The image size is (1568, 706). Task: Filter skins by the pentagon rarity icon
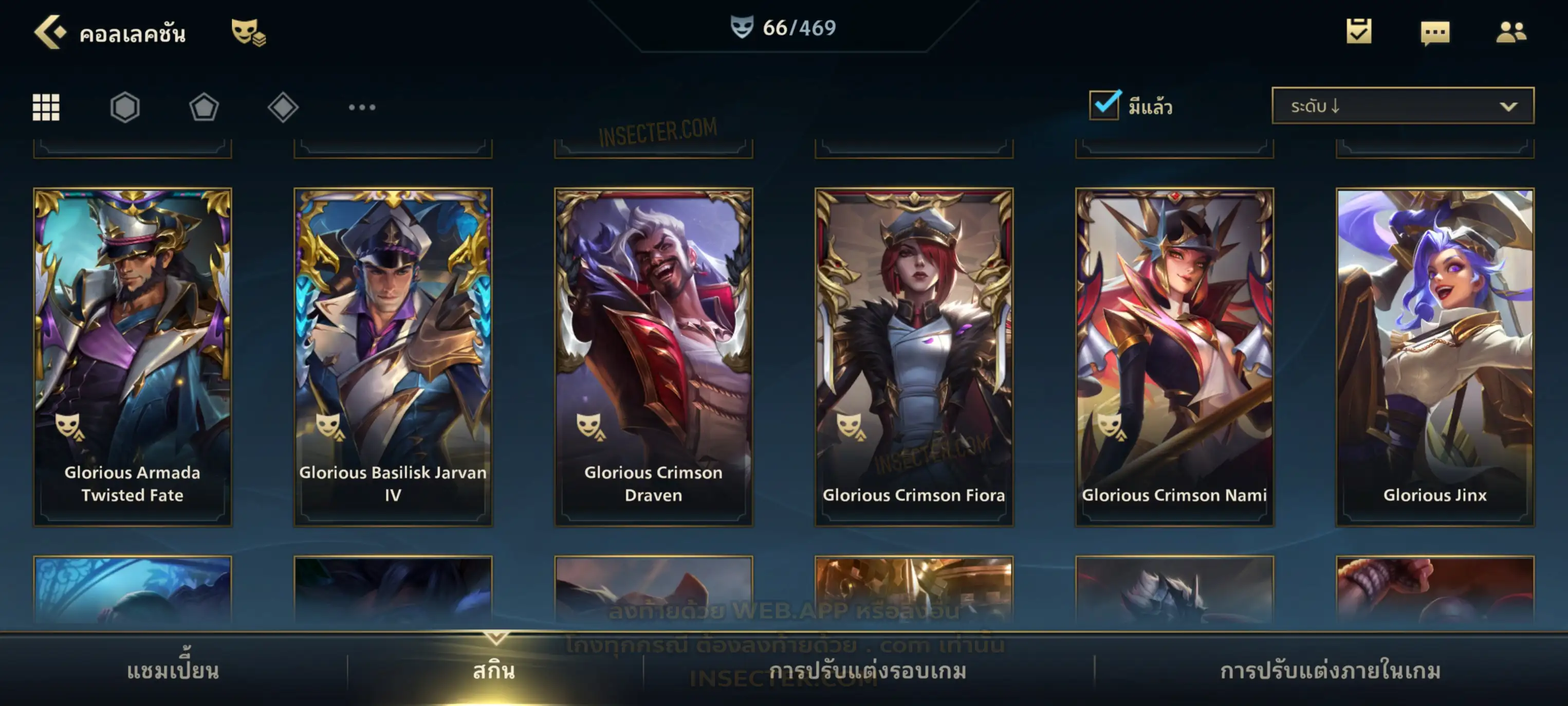204,107
